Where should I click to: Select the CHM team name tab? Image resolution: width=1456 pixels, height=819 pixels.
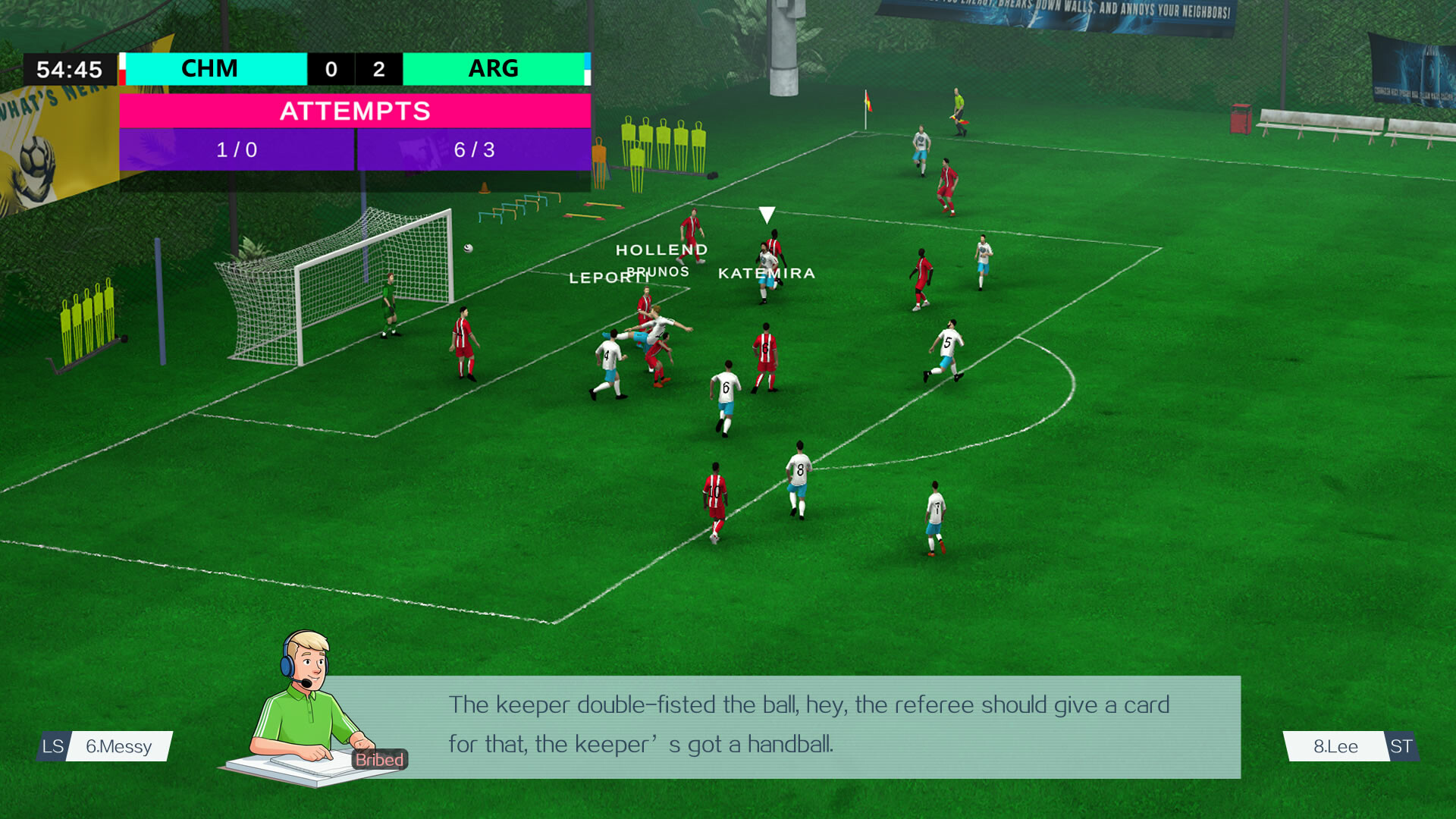(x=209, y=69)
